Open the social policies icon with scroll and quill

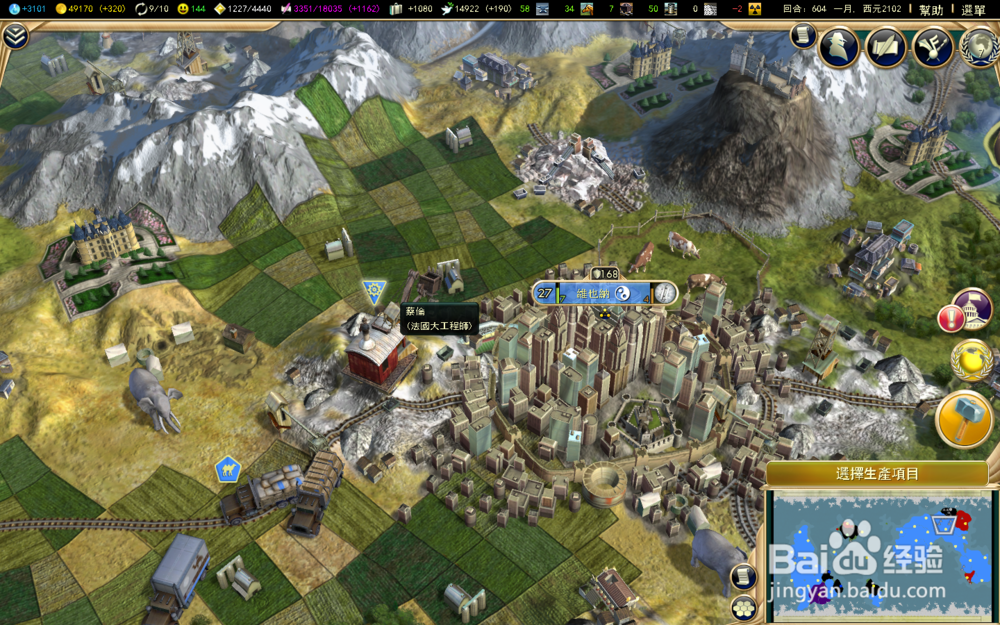886,46
